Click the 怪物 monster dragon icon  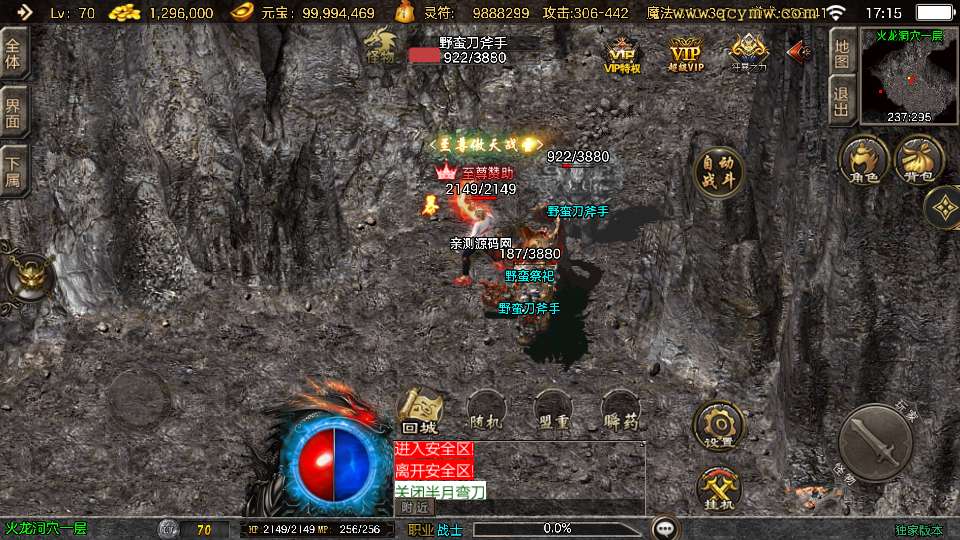coord(381,45)
